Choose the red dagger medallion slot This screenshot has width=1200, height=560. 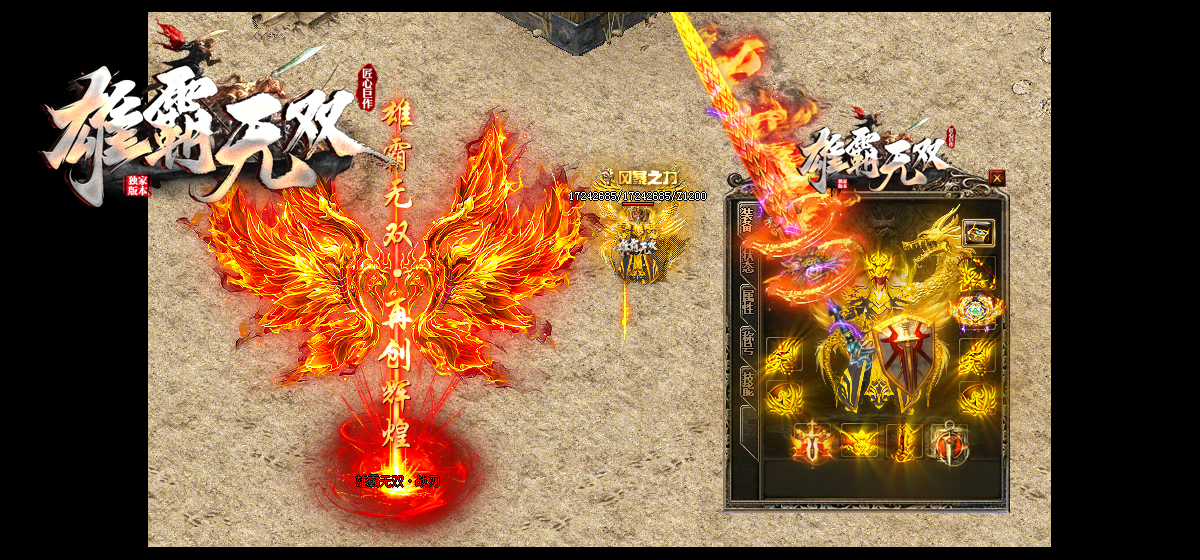click(947, 441)
